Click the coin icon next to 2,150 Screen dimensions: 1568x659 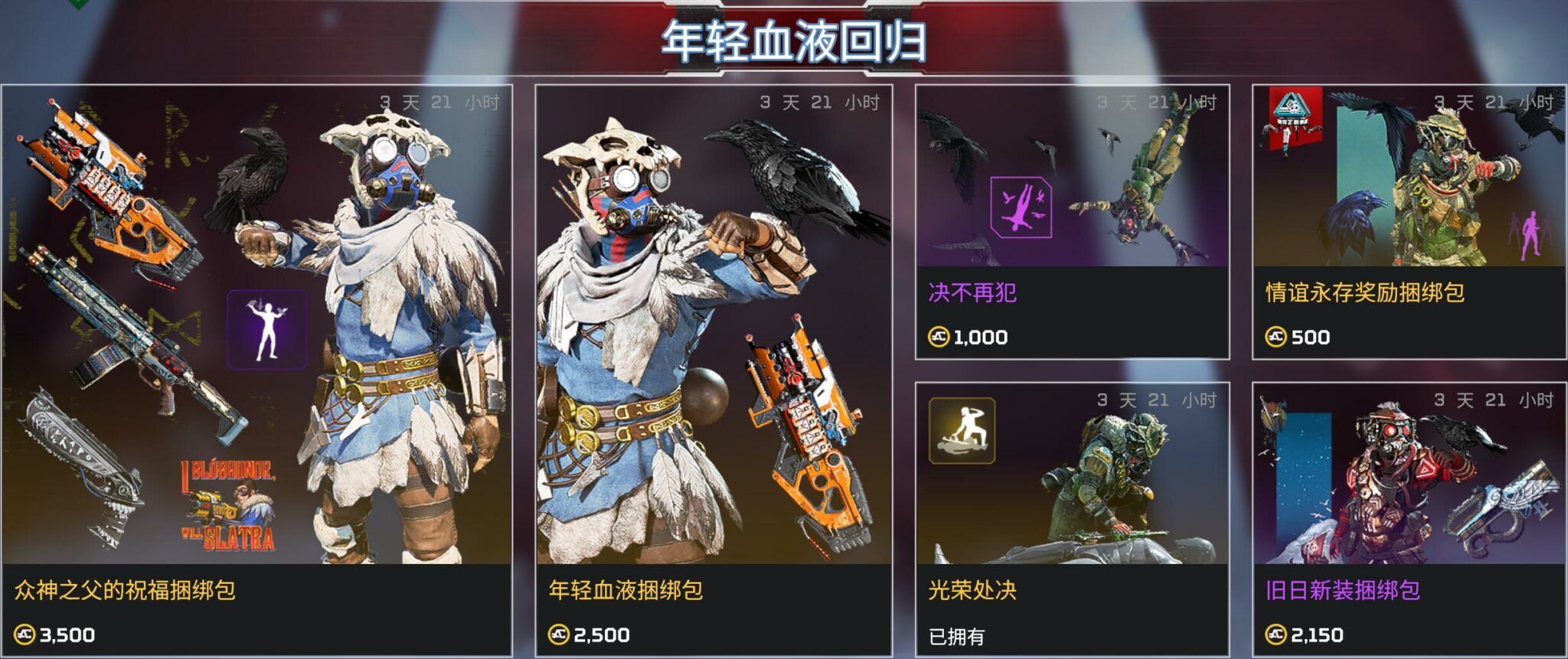point(1277,633)
